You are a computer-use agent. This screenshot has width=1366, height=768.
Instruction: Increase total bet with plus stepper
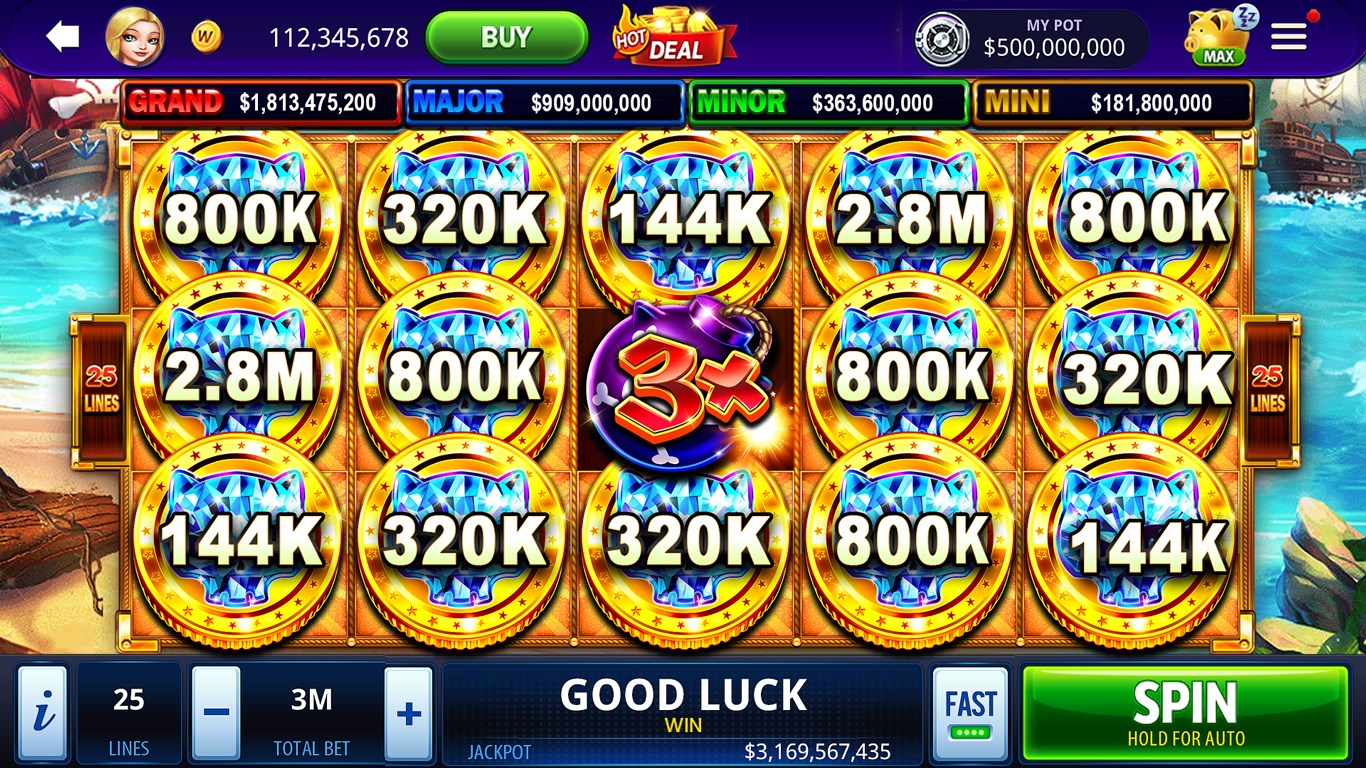pos(407,713)
